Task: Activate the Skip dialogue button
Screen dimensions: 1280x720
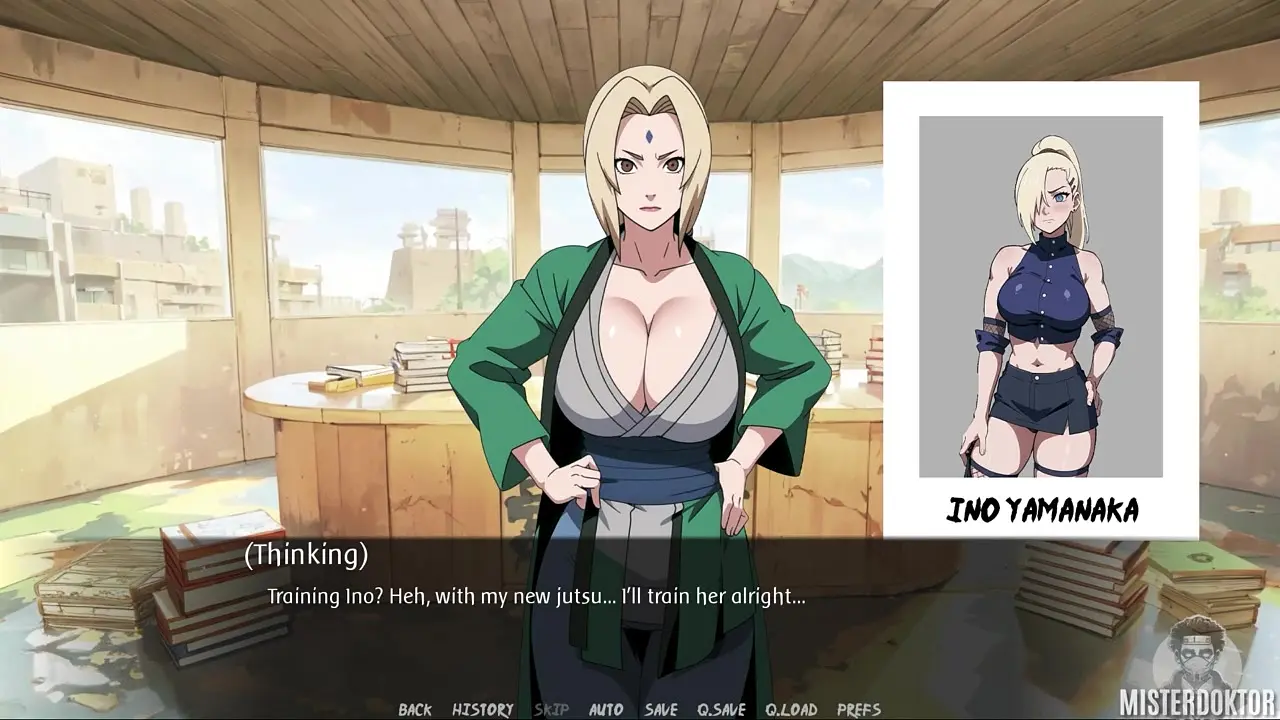Action: 551,710
